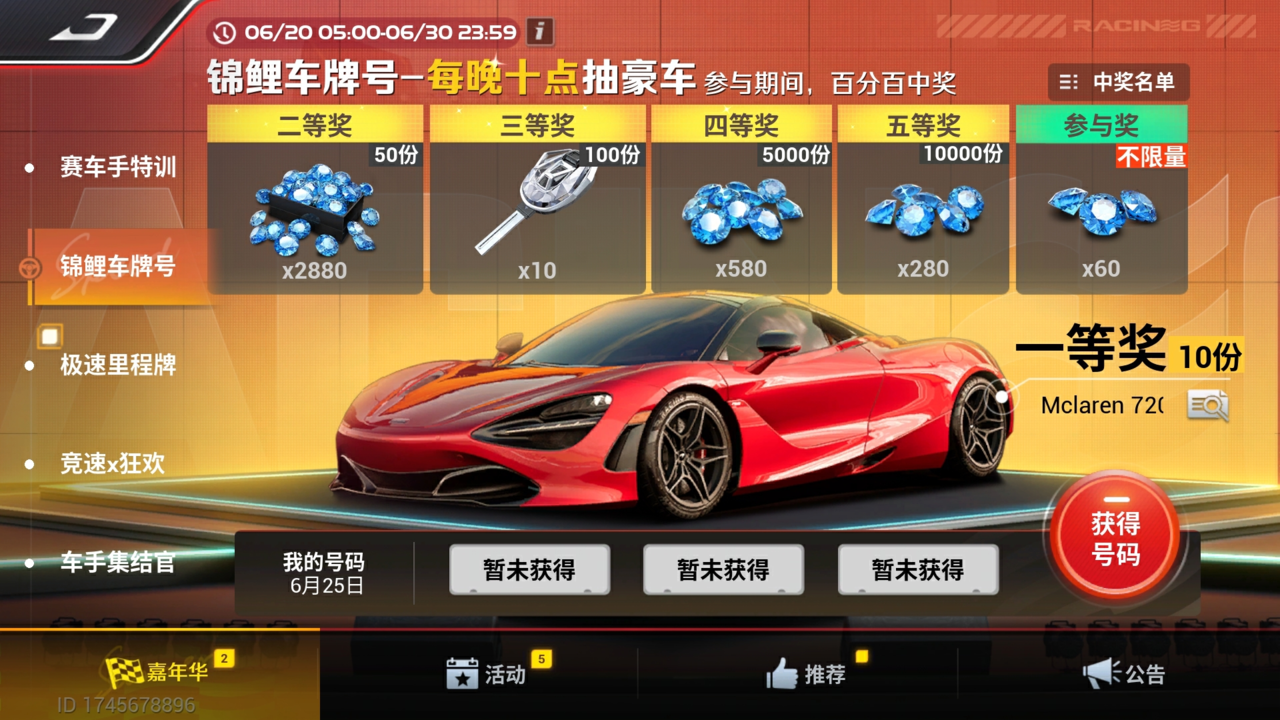Toggle the small checkbox beside 极速里程牌
1280x720 pixels.
49,336
